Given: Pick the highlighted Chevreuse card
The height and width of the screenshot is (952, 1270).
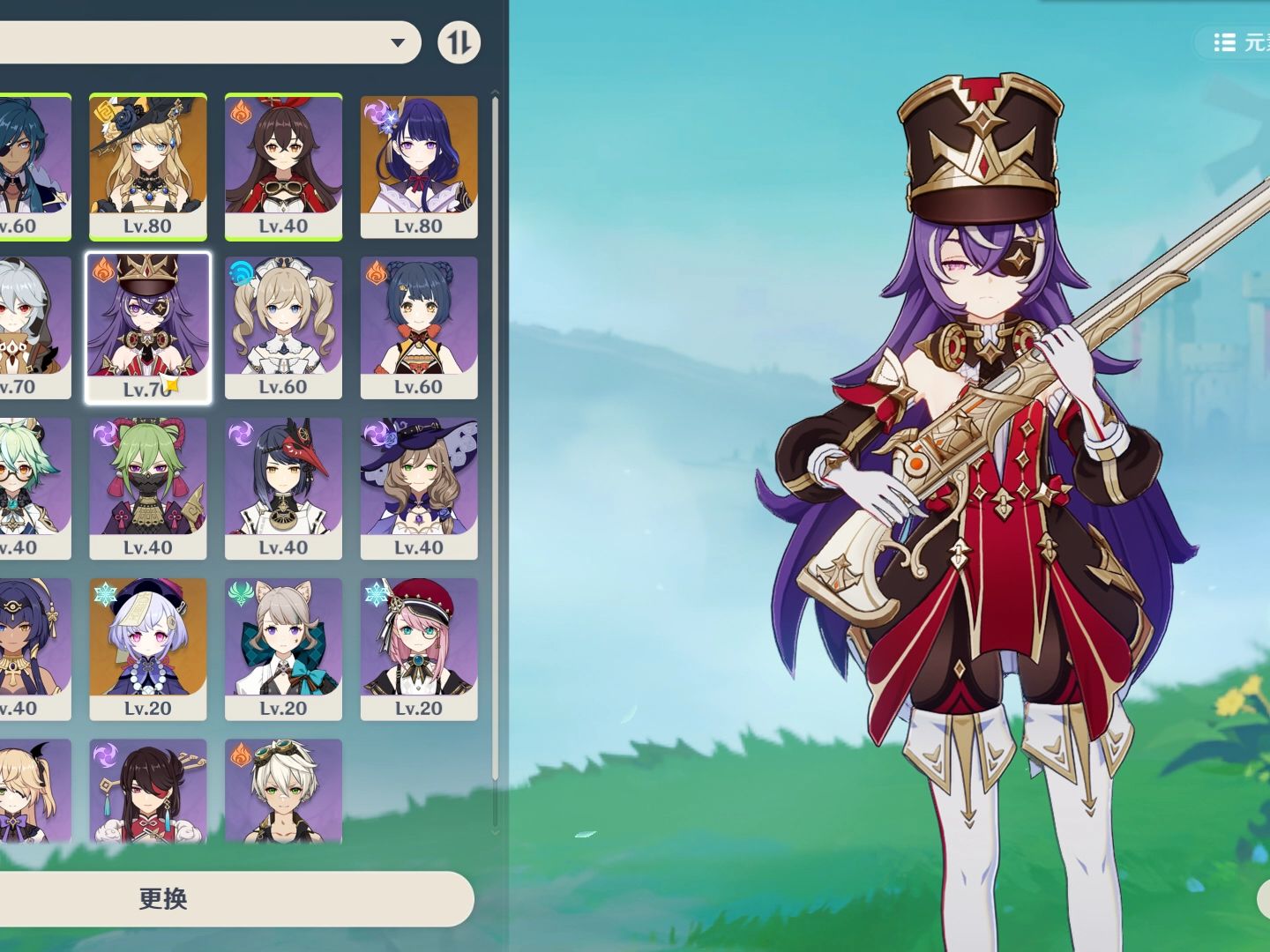Looking at the screenshot, I should coord(148,327).
